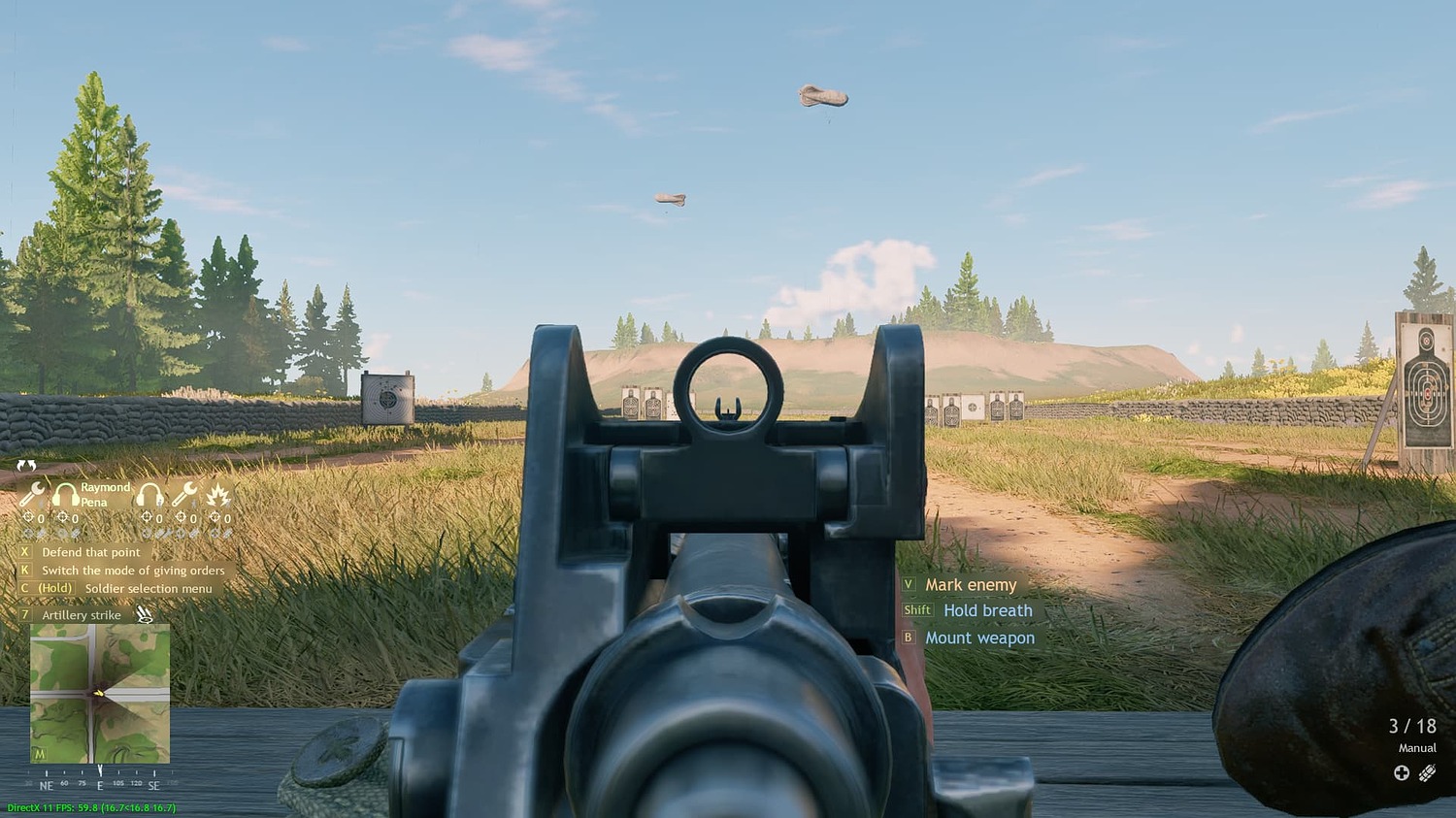Click the medkit plus icon near ammo counter
Image resolution: width=1456 pixels, height=818 pixels.
coord(1402,772)
